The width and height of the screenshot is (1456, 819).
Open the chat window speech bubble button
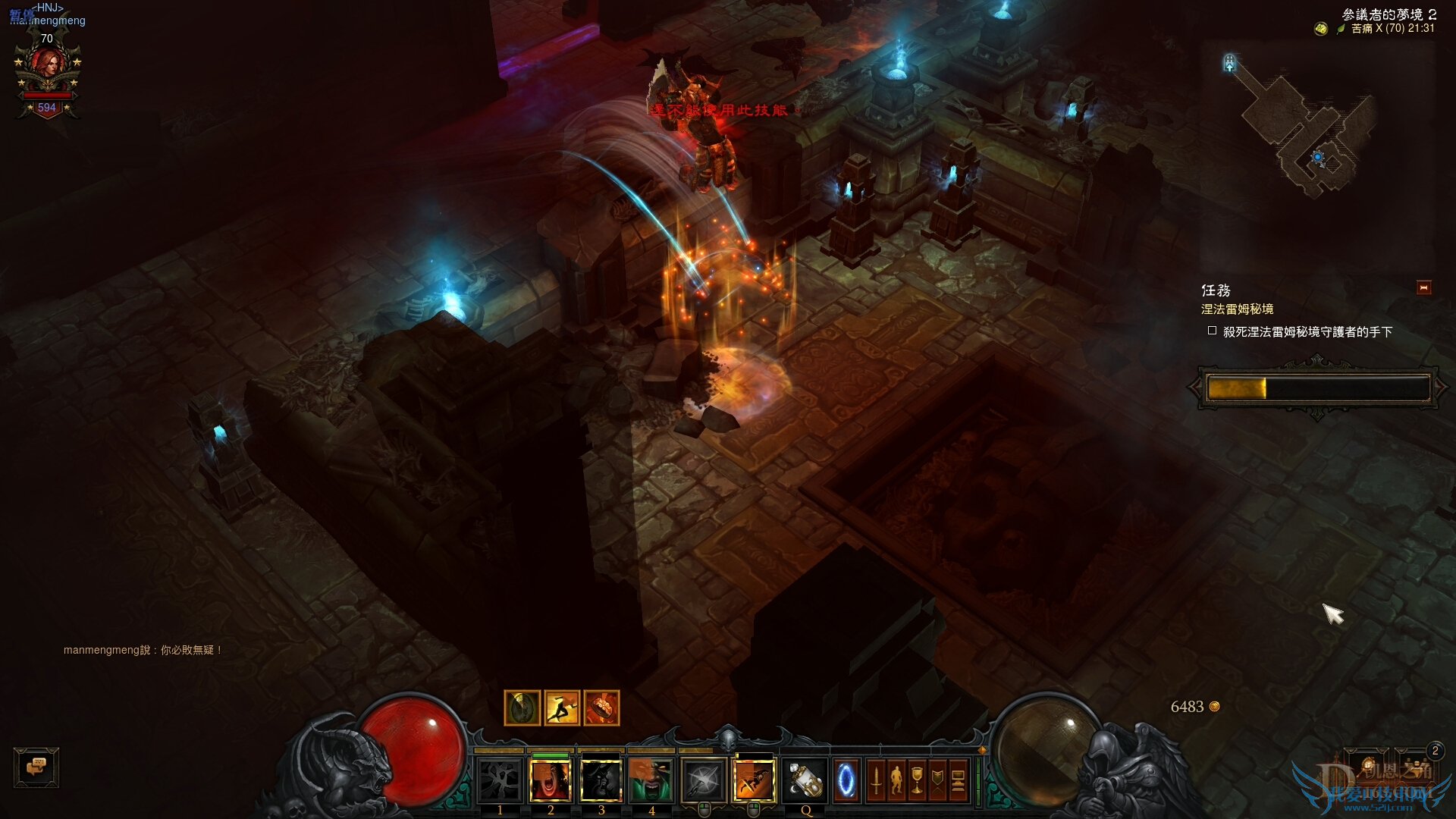point(36,767)
